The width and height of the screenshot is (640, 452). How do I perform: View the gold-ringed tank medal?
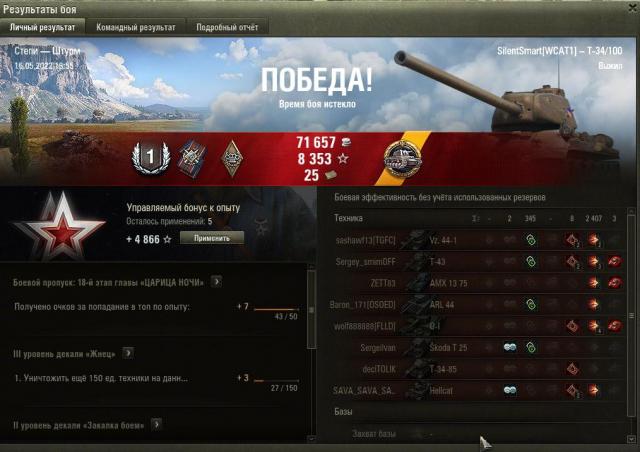pyautogui.click(x=402, y=158)
